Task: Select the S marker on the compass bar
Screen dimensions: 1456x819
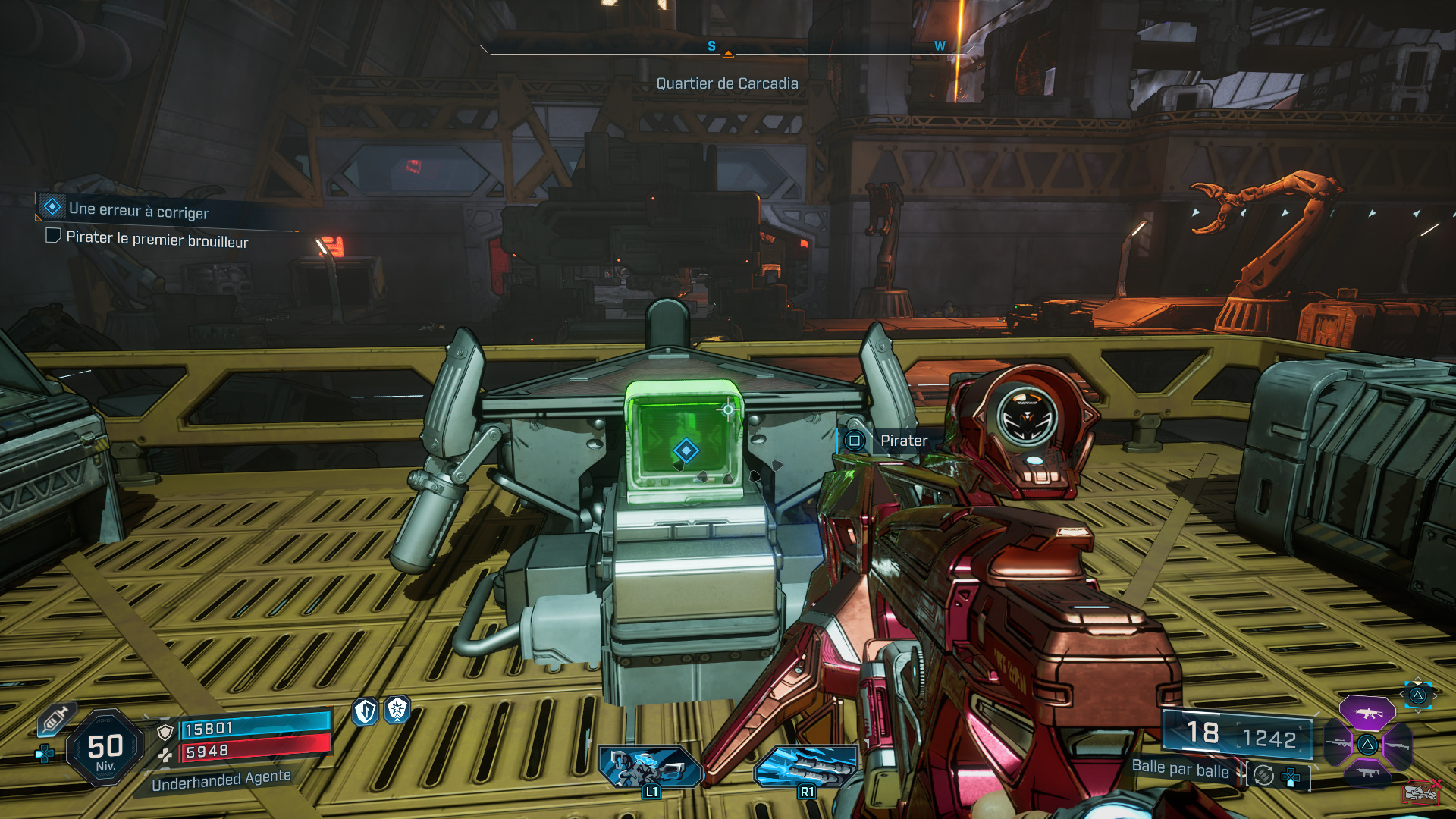Action: click(711, 45)
